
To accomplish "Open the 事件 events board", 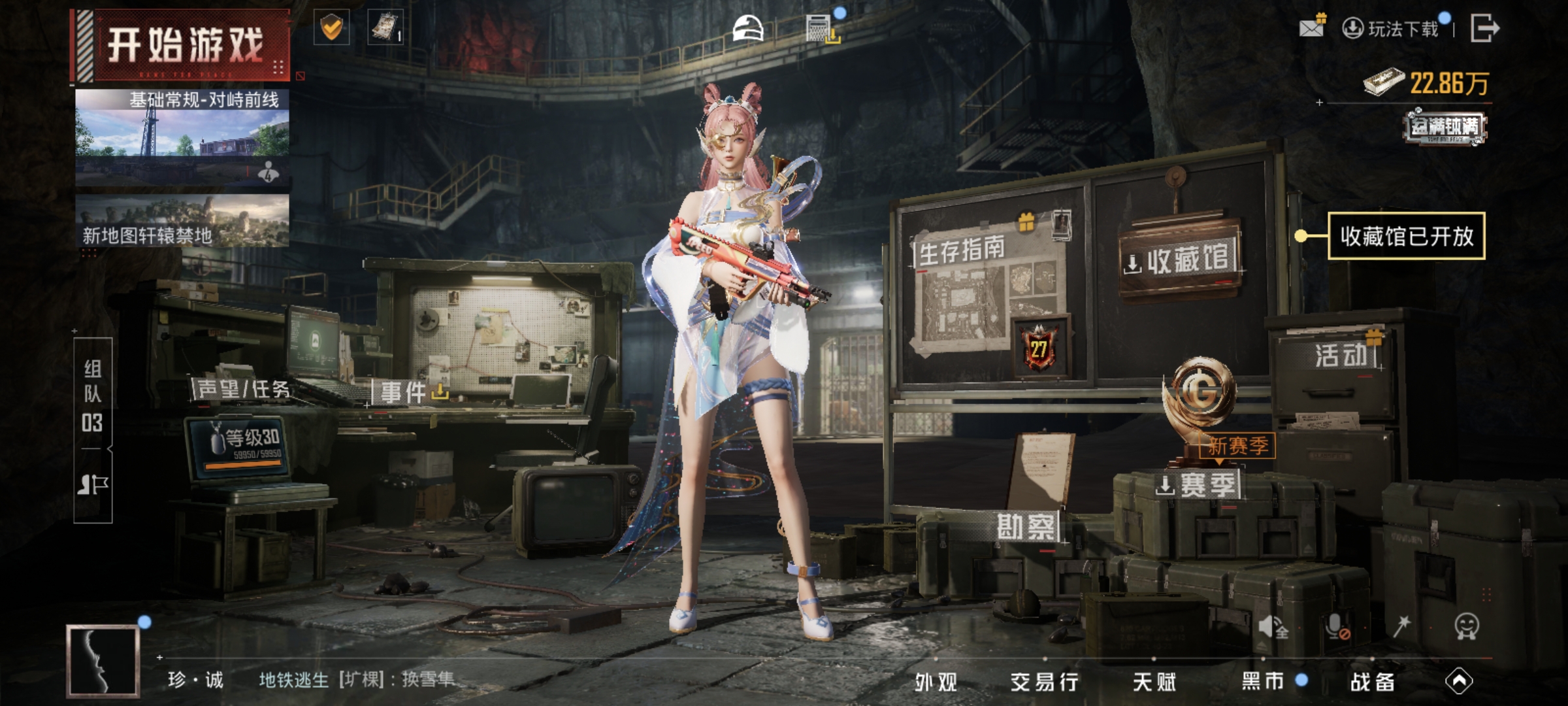I will click(x=404, y=393).
